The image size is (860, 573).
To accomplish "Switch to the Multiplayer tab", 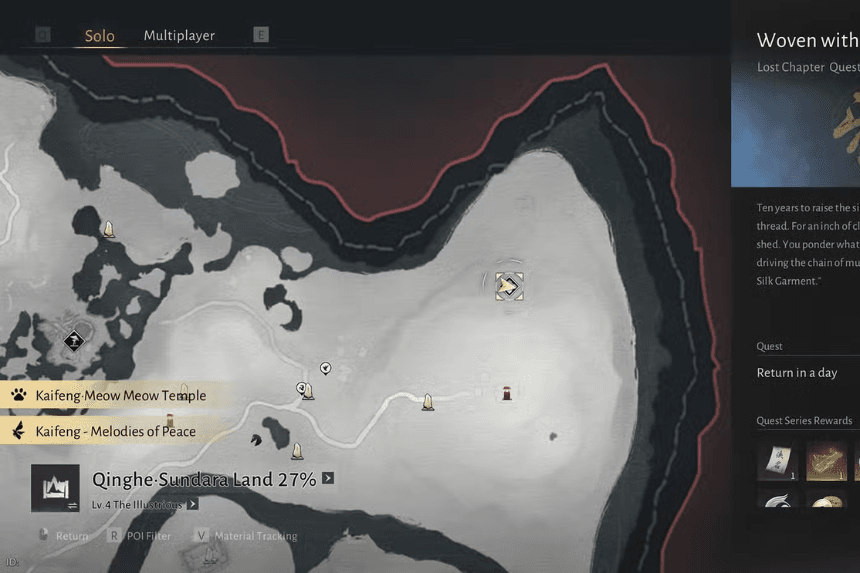I will click(x=179, y=36).
